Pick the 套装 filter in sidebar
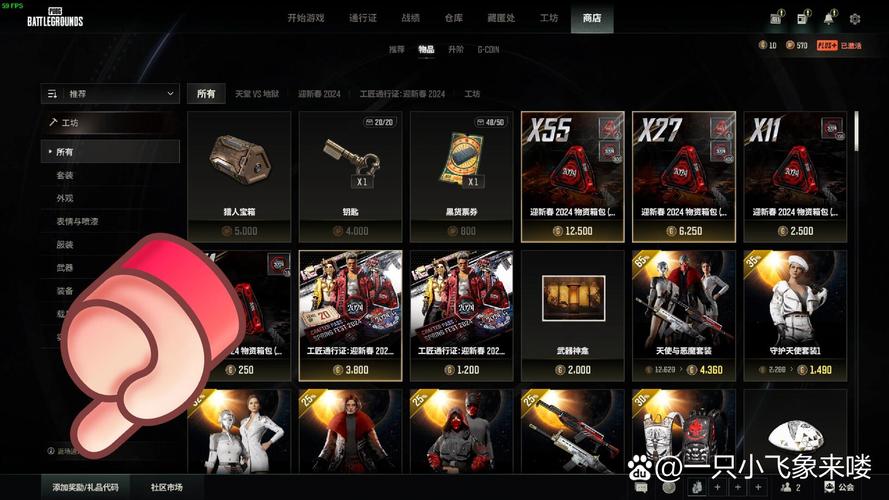This screenshot has width=889, height=500. click(65, 175)
